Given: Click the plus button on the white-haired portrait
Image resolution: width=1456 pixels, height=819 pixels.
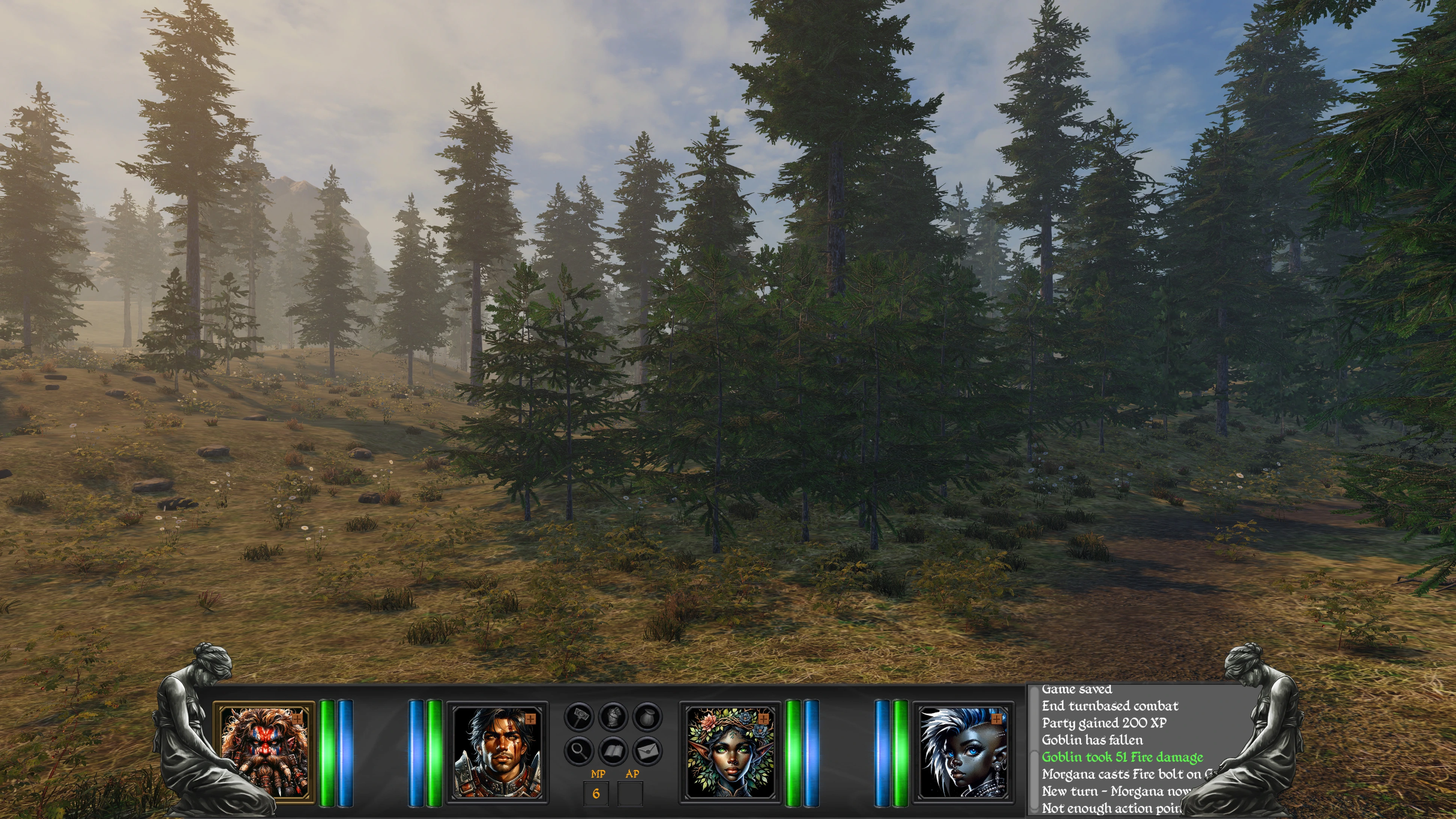Looking at the screenshot, I should 996,719.
